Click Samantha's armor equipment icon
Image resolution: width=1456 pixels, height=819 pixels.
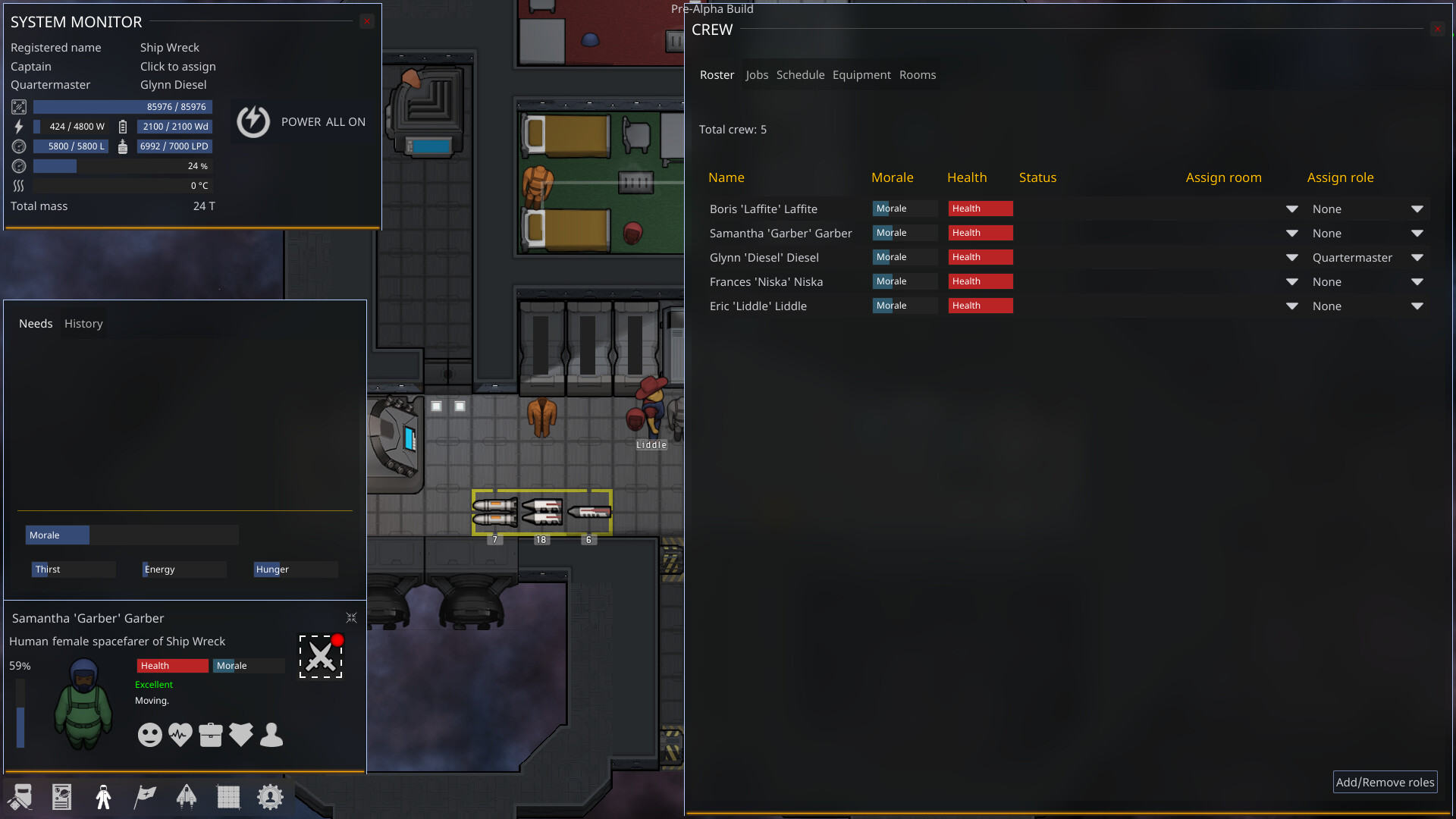coord(240,734)
